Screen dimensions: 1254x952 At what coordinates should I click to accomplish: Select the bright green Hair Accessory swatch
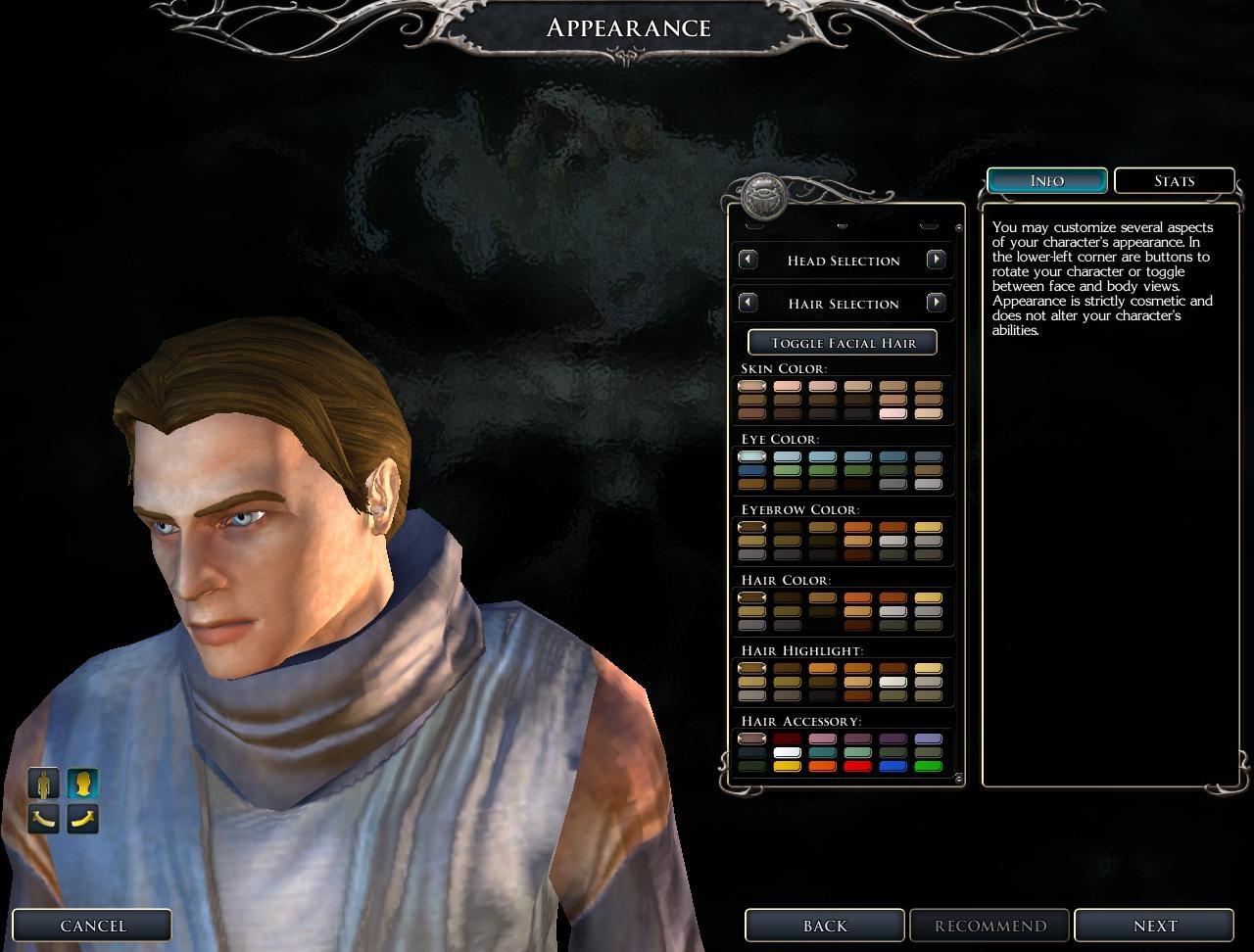[928, 767]
